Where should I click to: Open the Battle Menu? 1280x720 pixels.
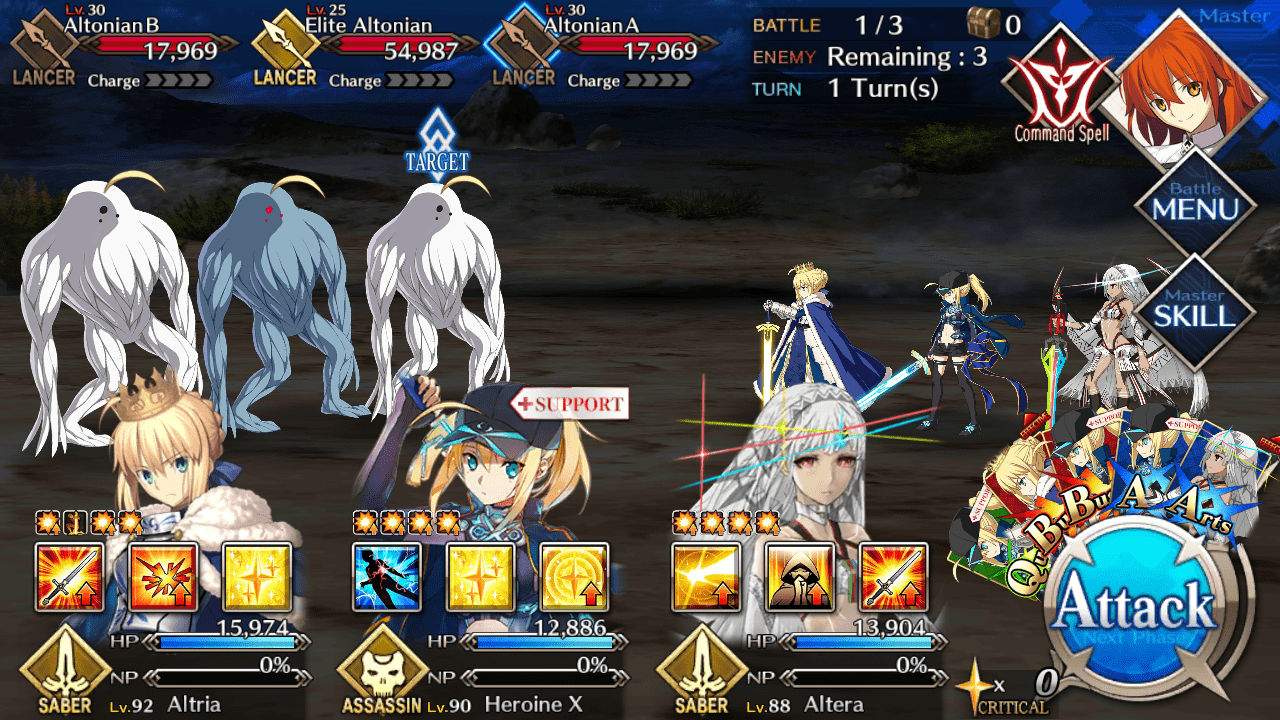pyautogui.click(x=1194, y=207)
